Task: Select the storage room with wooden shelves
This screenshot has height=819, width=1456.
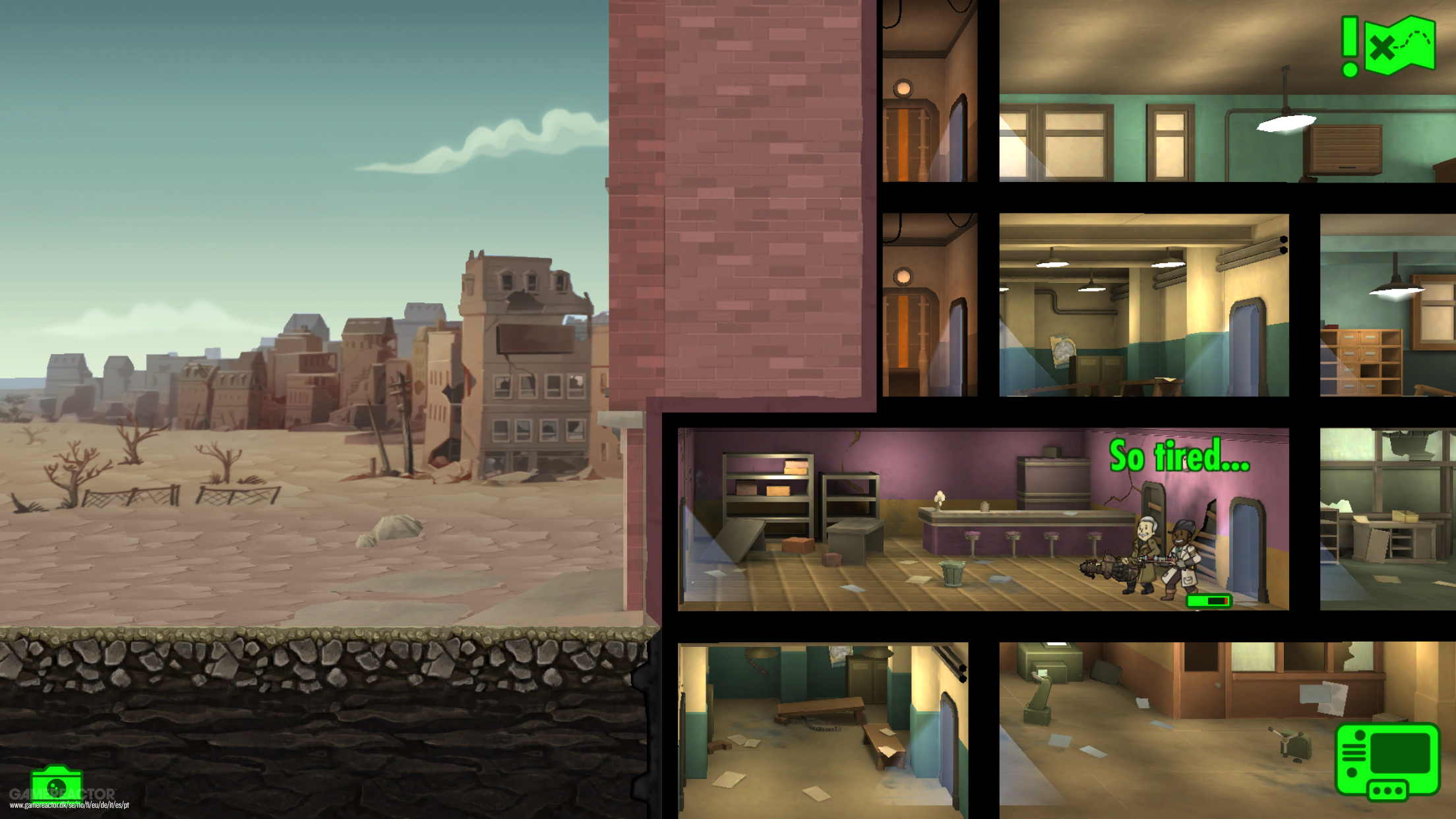Action: pyautogui.click(x=1385, y=330)
